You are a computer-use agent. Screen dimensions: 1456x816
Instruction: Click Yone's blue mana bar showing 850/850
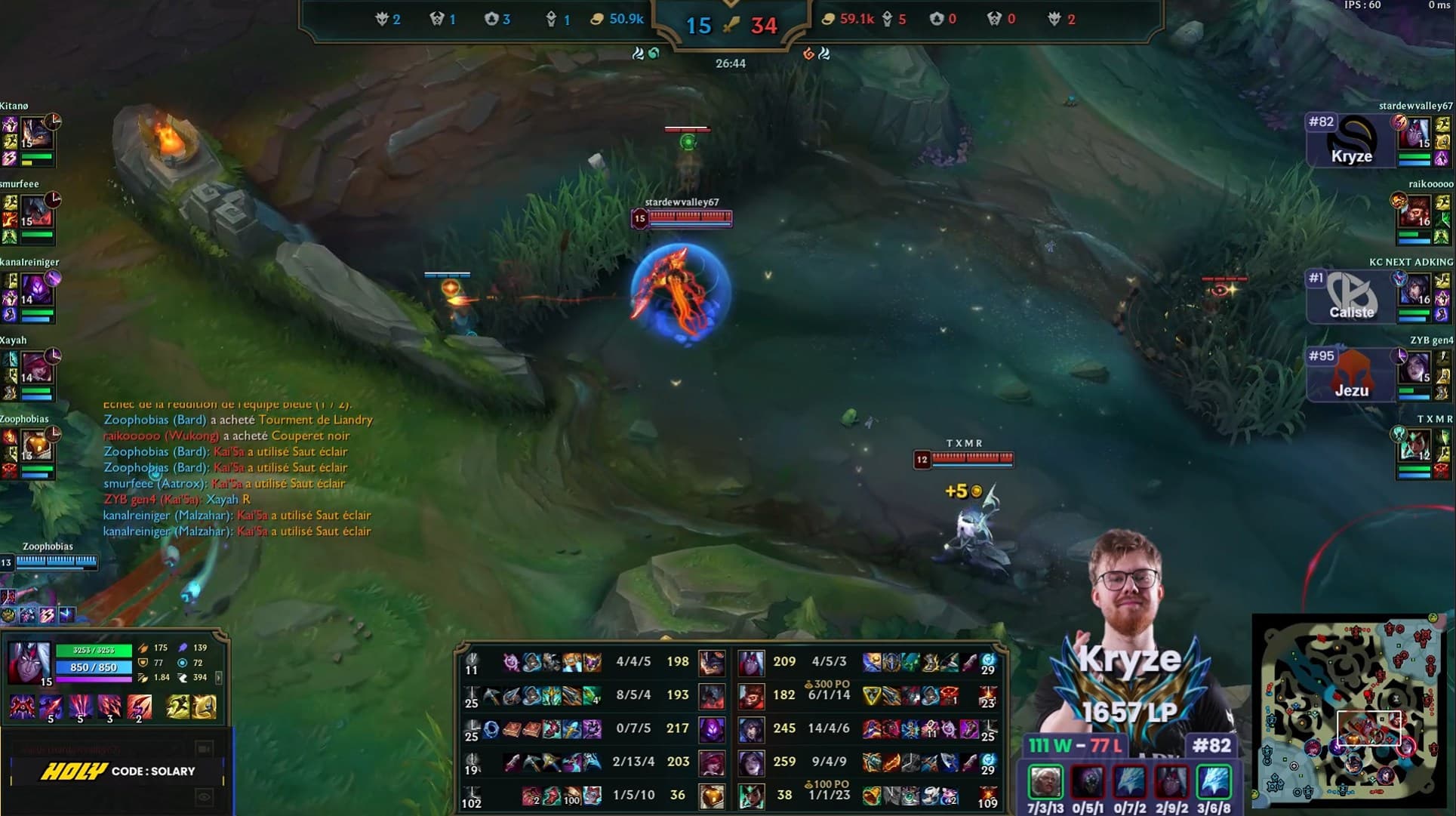pos(94,667)
